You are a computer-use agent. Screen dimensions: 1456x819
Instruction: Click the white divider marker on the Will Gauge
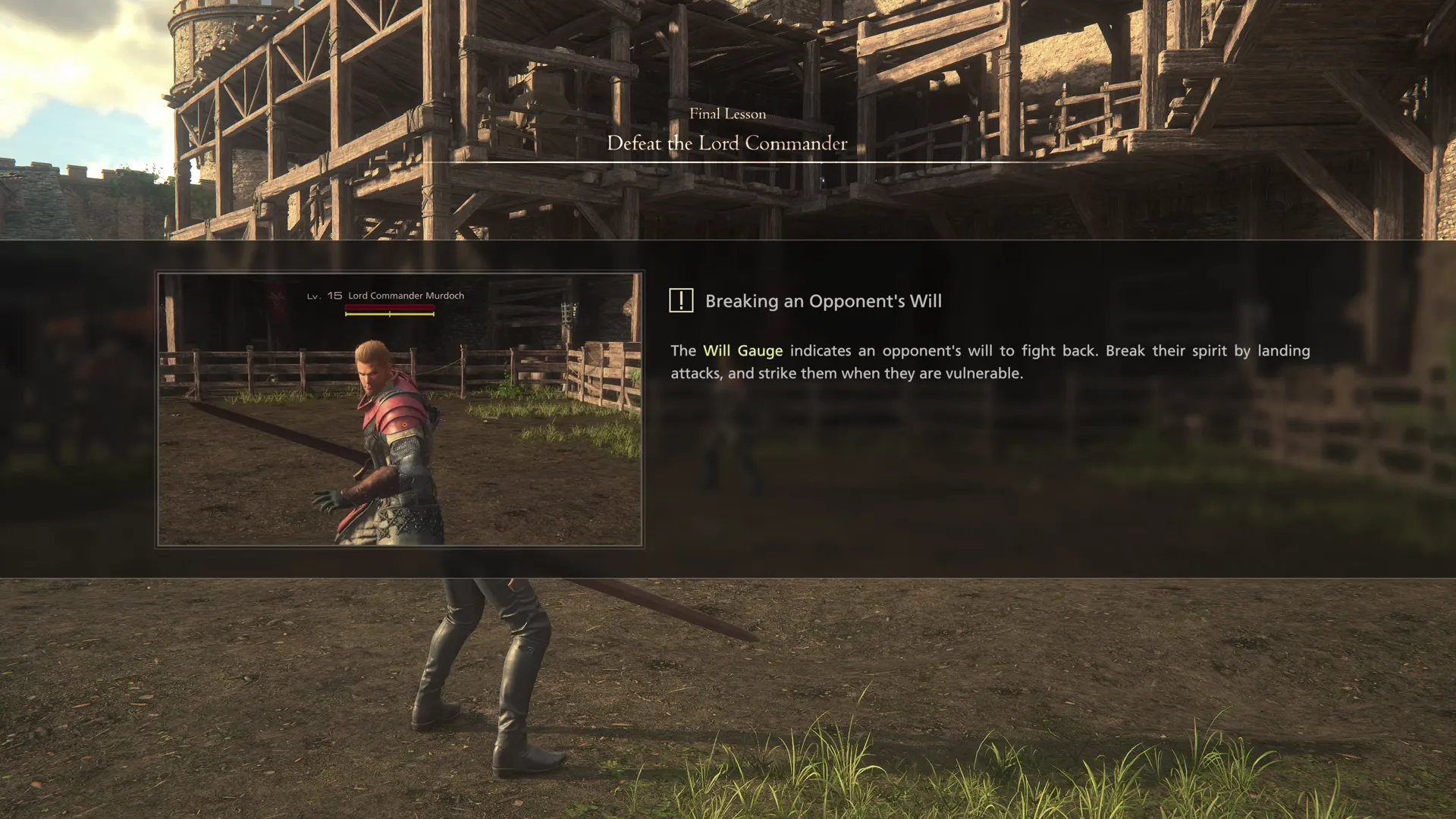coord(390,313)
